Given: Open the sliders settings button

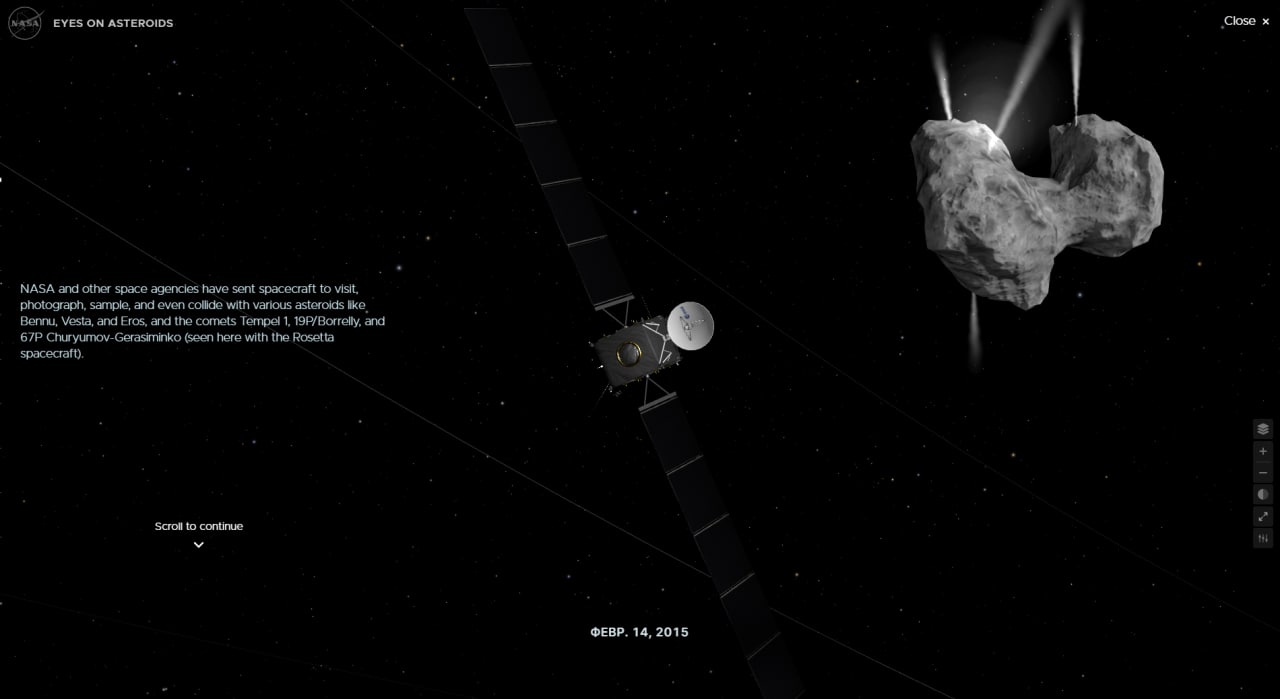Looking at the screenshot, I should (1263, 539).
